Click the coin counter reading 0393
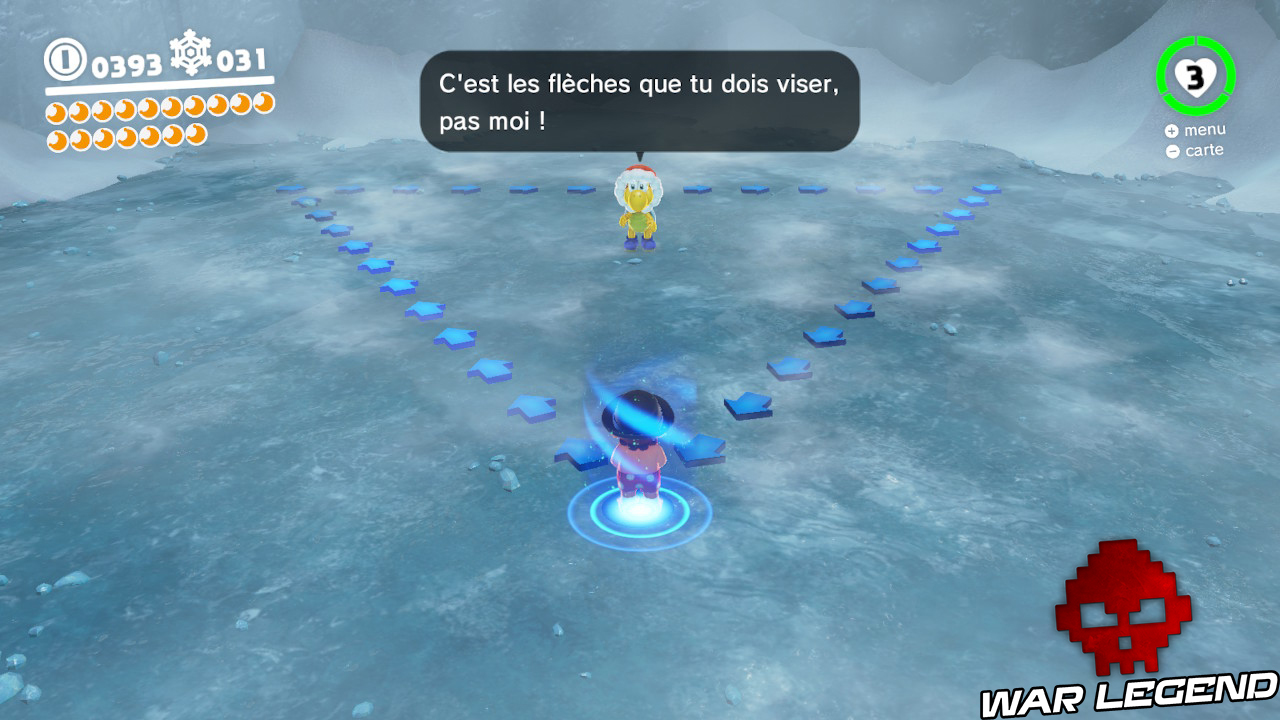 [x=125, y=63]
